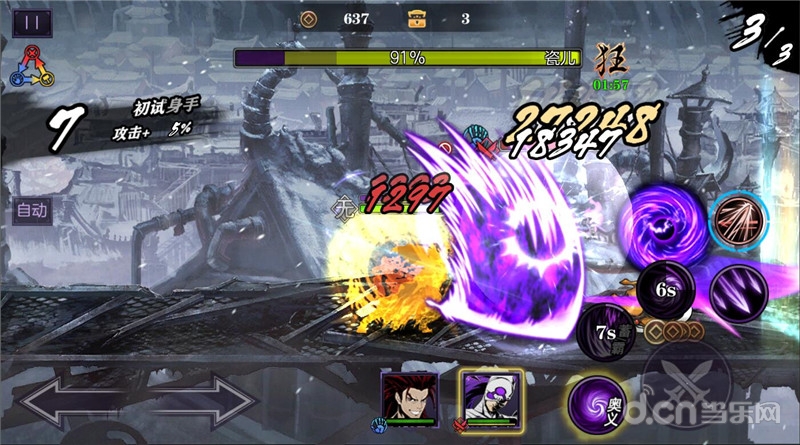800x445 pixels.
Task: Unleash the 奥义 ultimate skill
Action: pyautogui.click(x=597, y=403)
